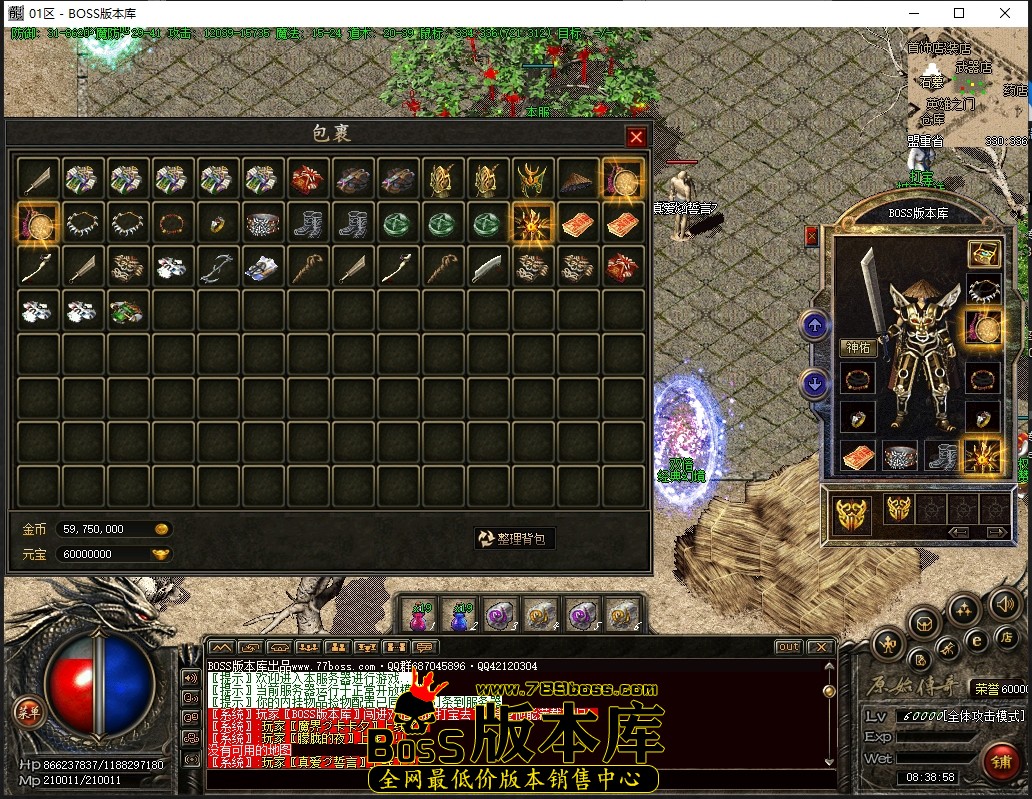Close the character equipment panel
The width and height of the screenshot is (1032, 799).
811,236
